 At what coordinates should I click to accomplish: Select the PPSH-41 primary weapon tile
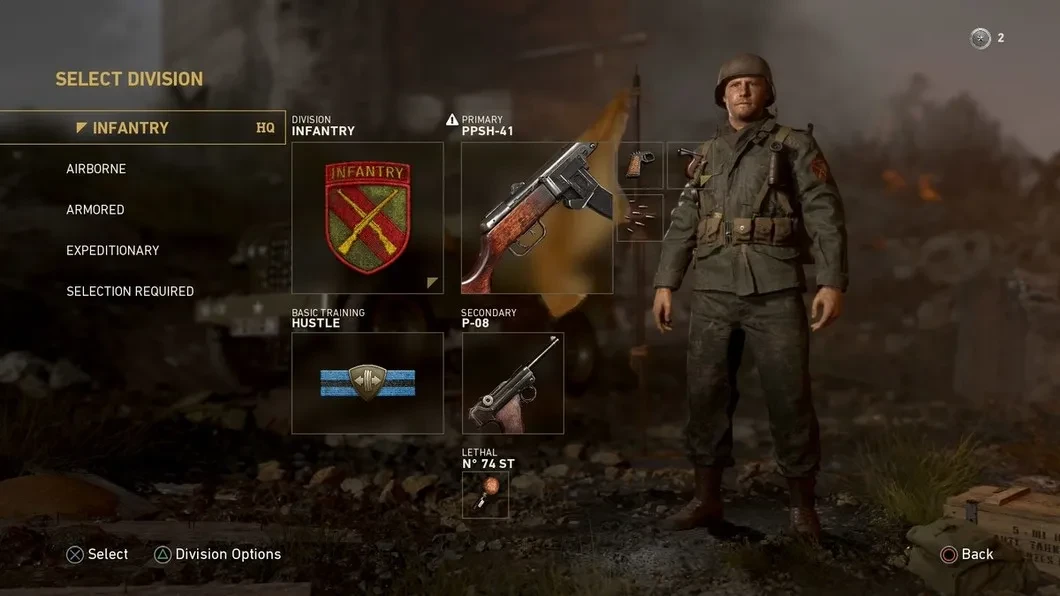click(x=537, y=217)
